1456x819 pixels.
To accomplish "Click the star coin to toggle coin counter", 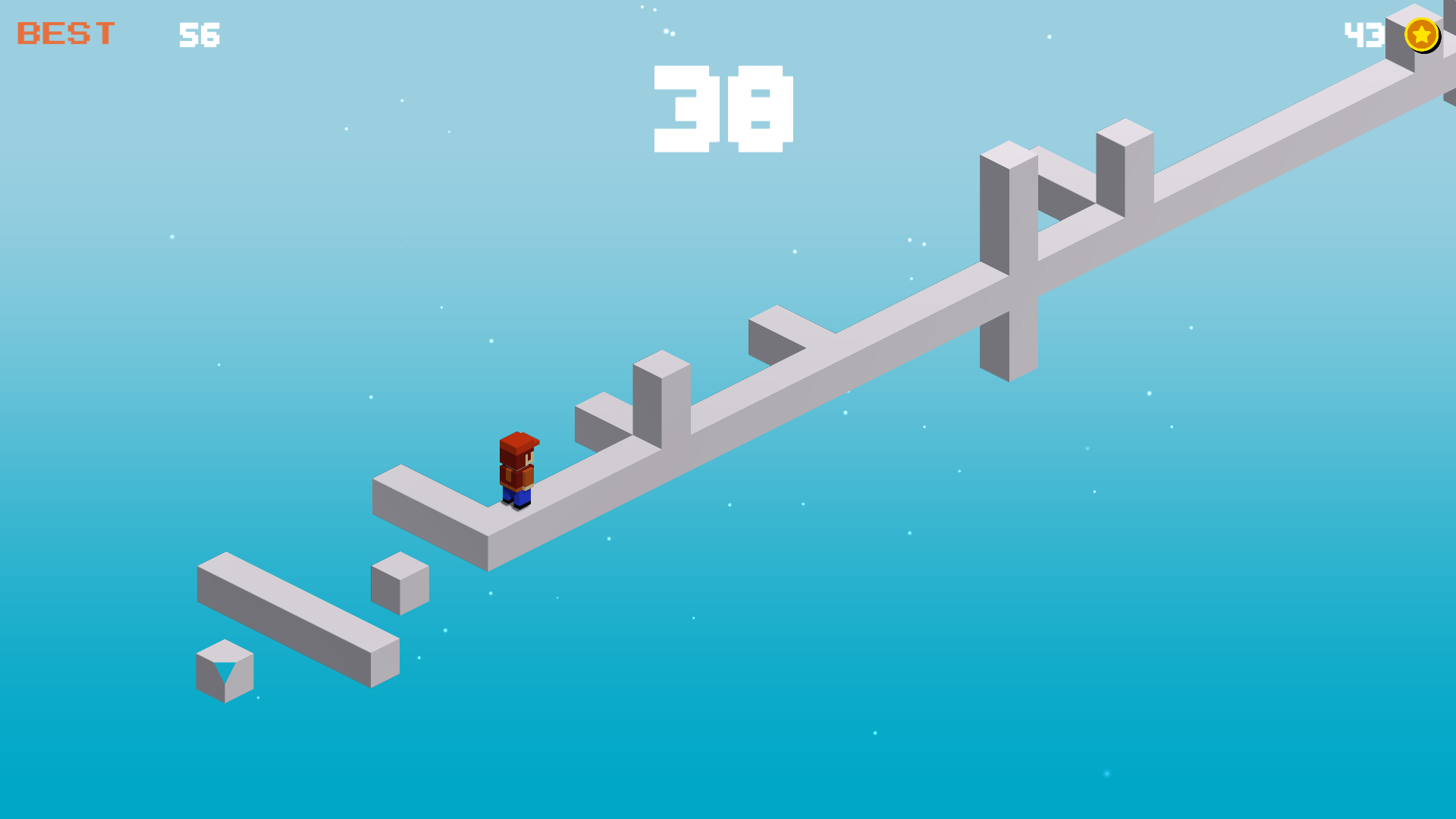I will 1421,34.
